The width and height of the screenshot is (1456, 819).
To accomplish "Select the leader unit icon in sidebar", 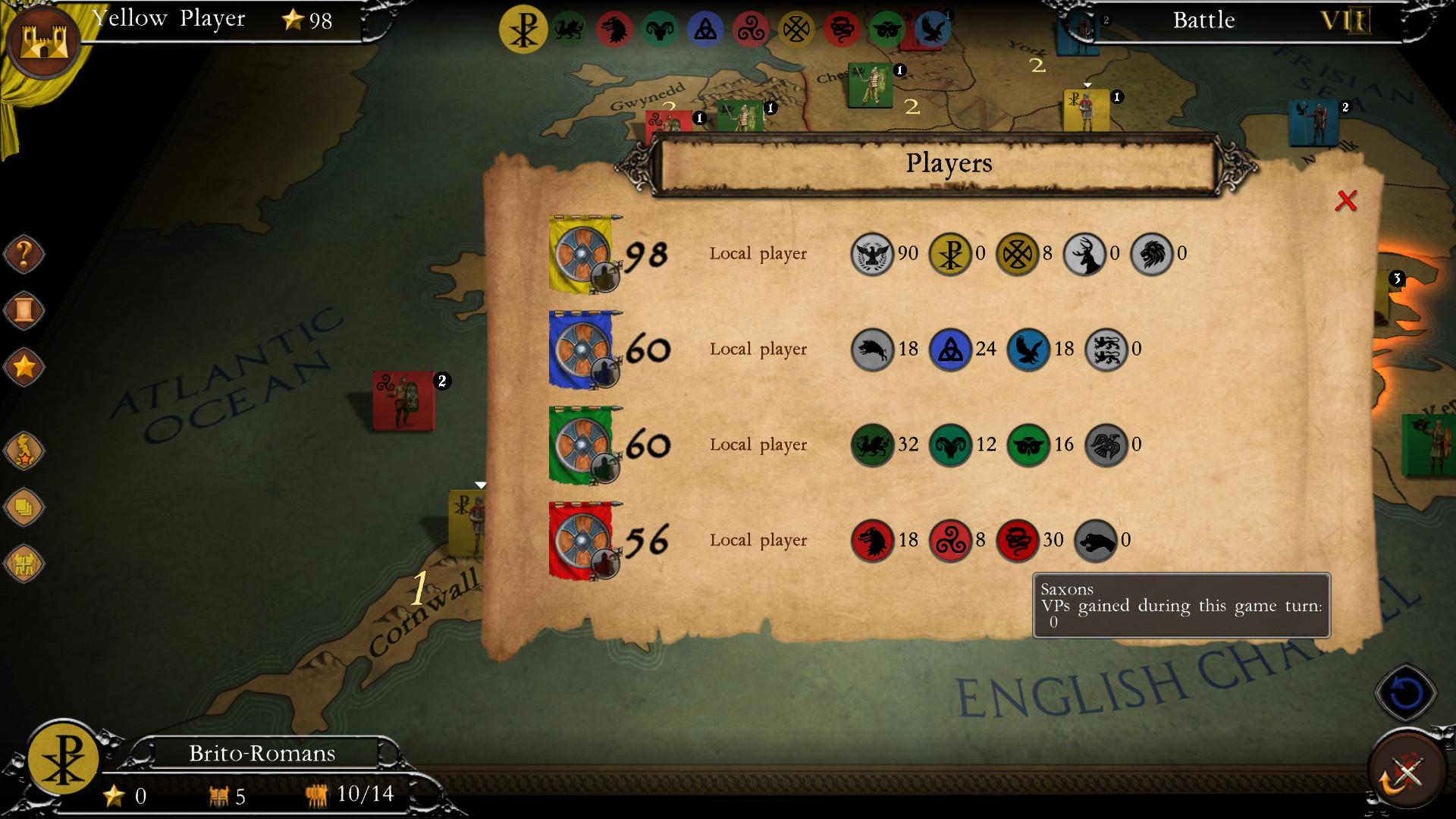I will coord(23,451).
